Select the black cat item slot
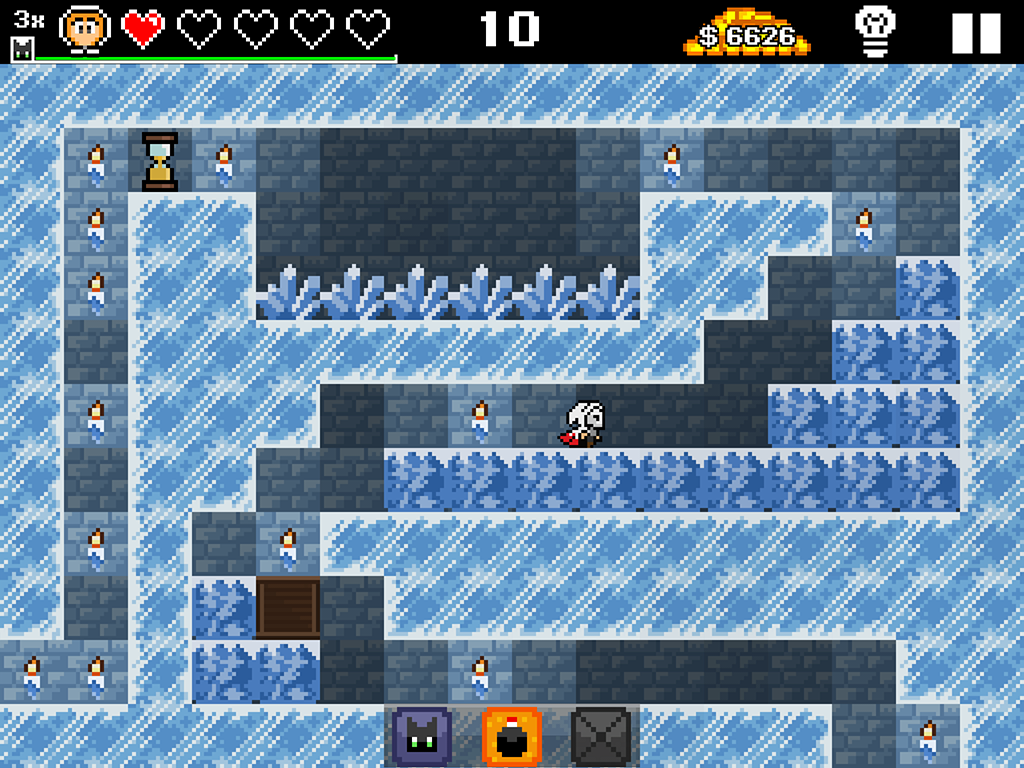Image resolution: width=1024 pixels, height=768 pixels. coord(422,737)
